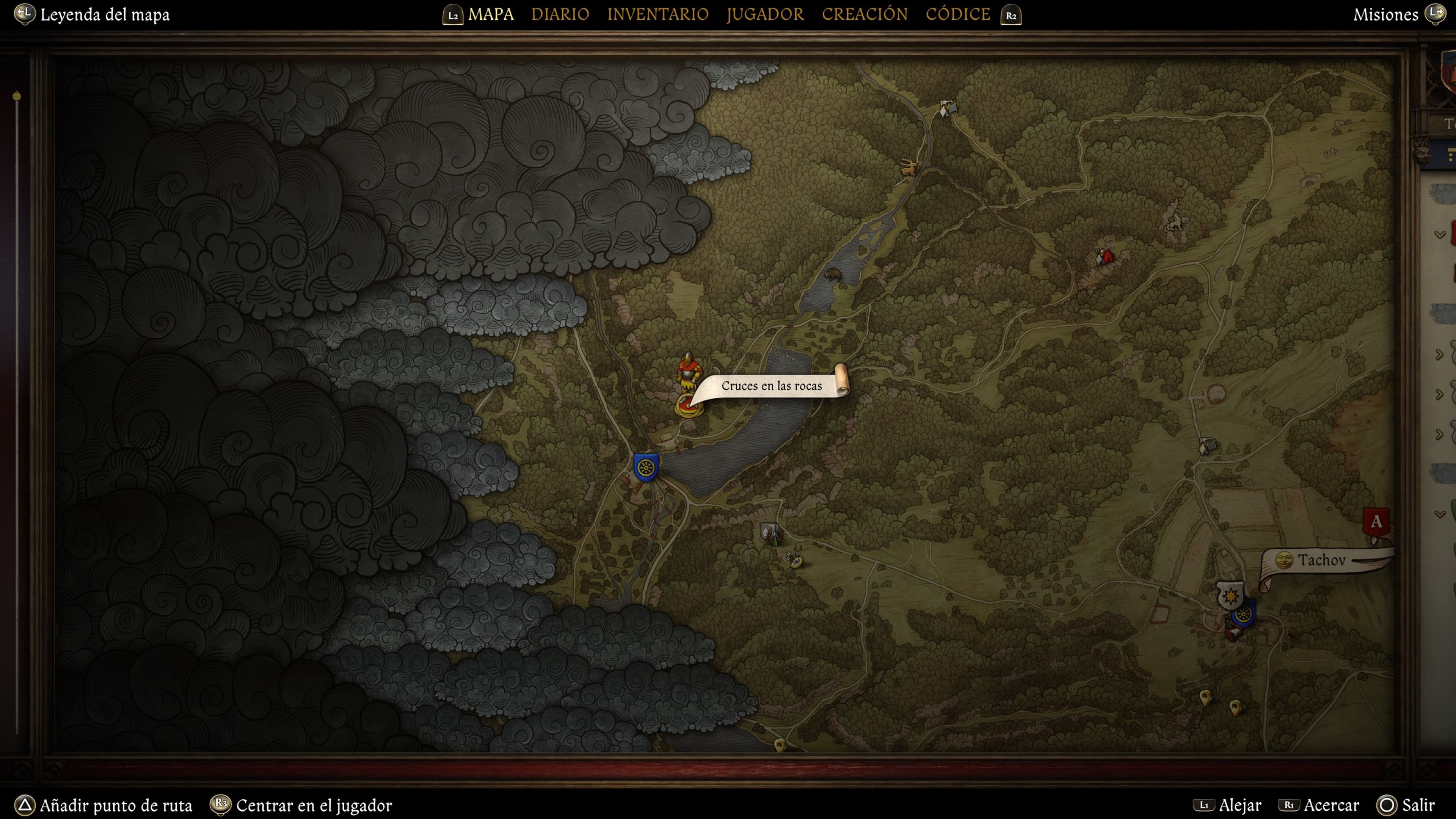Select the Tachov town label

[1321, 560]
